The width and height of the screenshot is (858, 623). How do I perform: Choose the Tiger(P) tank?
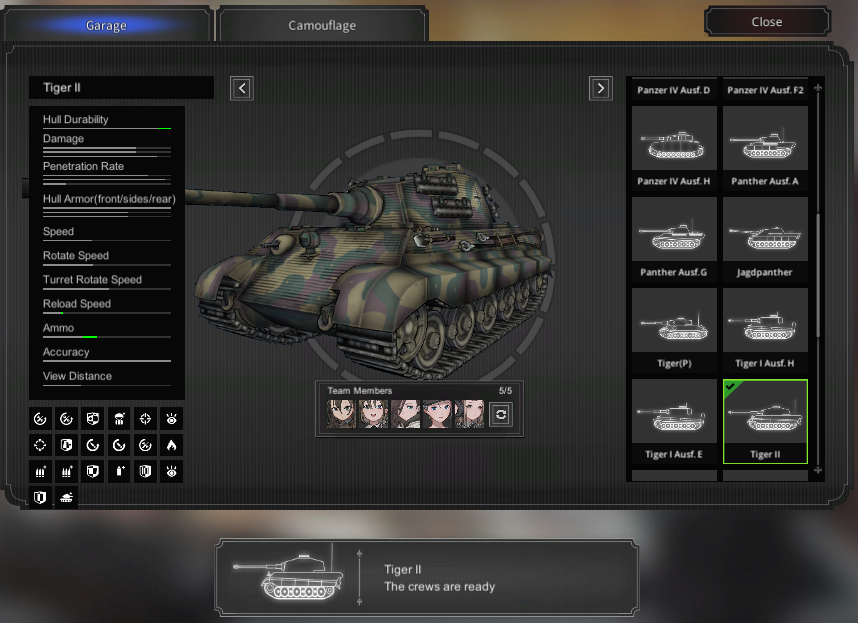[674, 329]
